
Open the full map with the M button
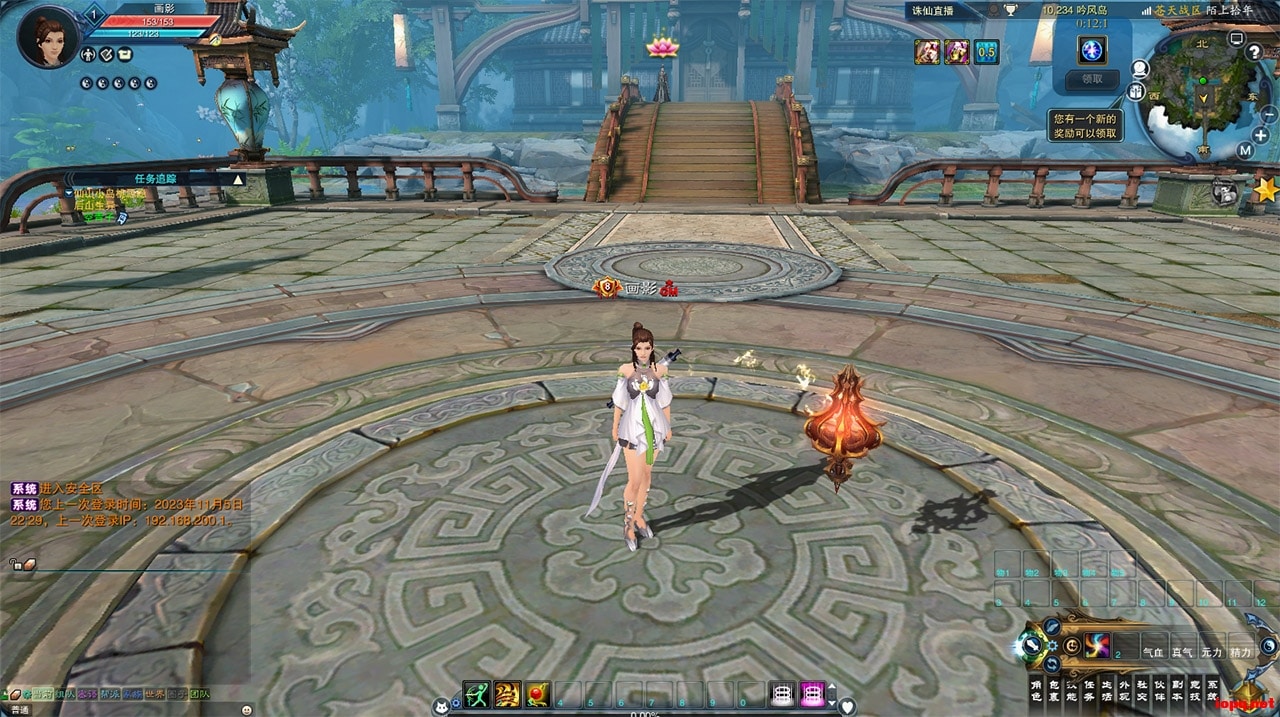(x=1245, y=150)
